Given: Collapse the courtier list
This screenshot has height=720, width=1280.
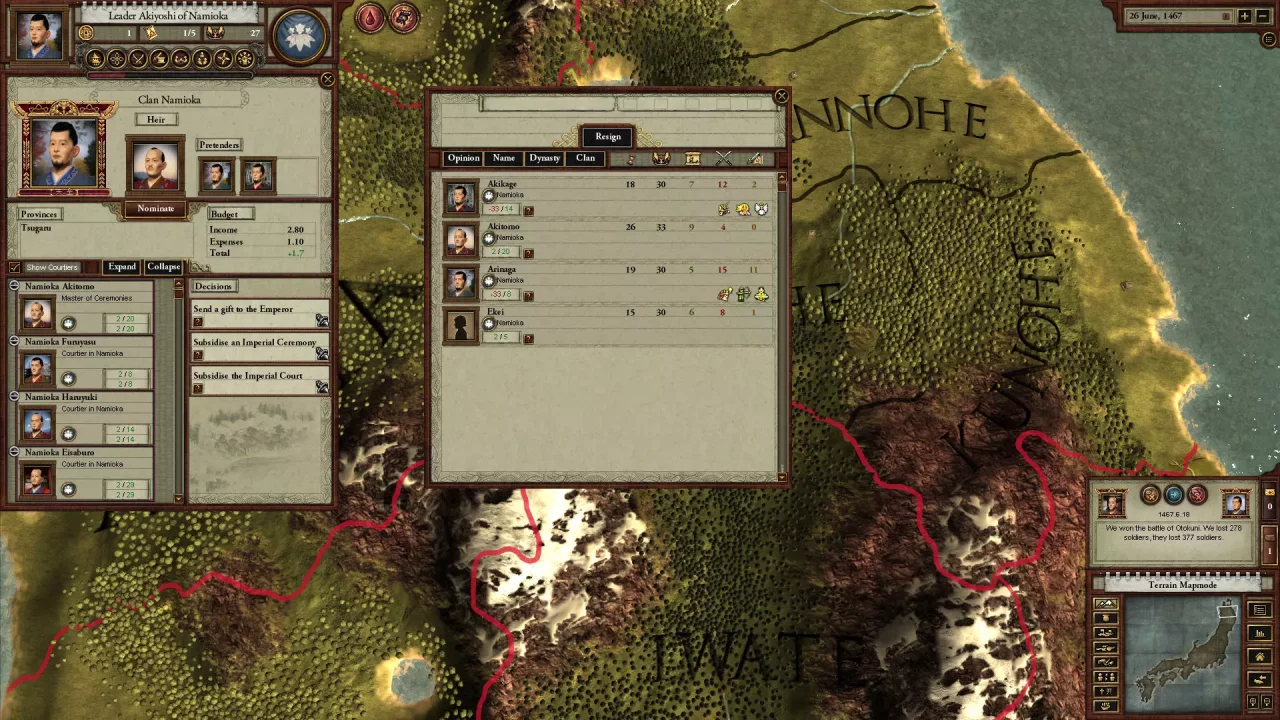Looking at the screenshot, I should [163, 267].
